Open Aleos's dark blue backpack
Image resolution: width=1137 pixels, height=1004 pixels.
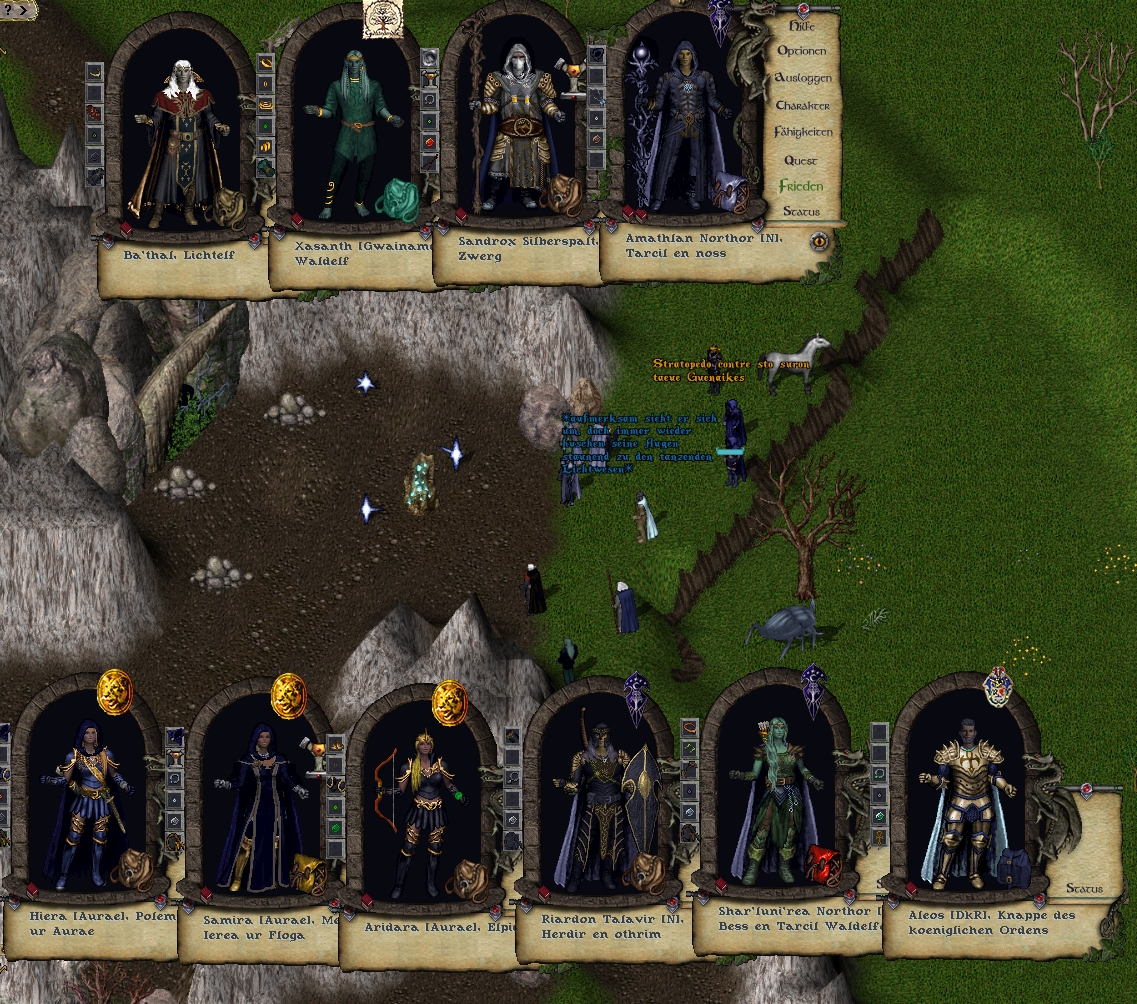(1013, 868)
